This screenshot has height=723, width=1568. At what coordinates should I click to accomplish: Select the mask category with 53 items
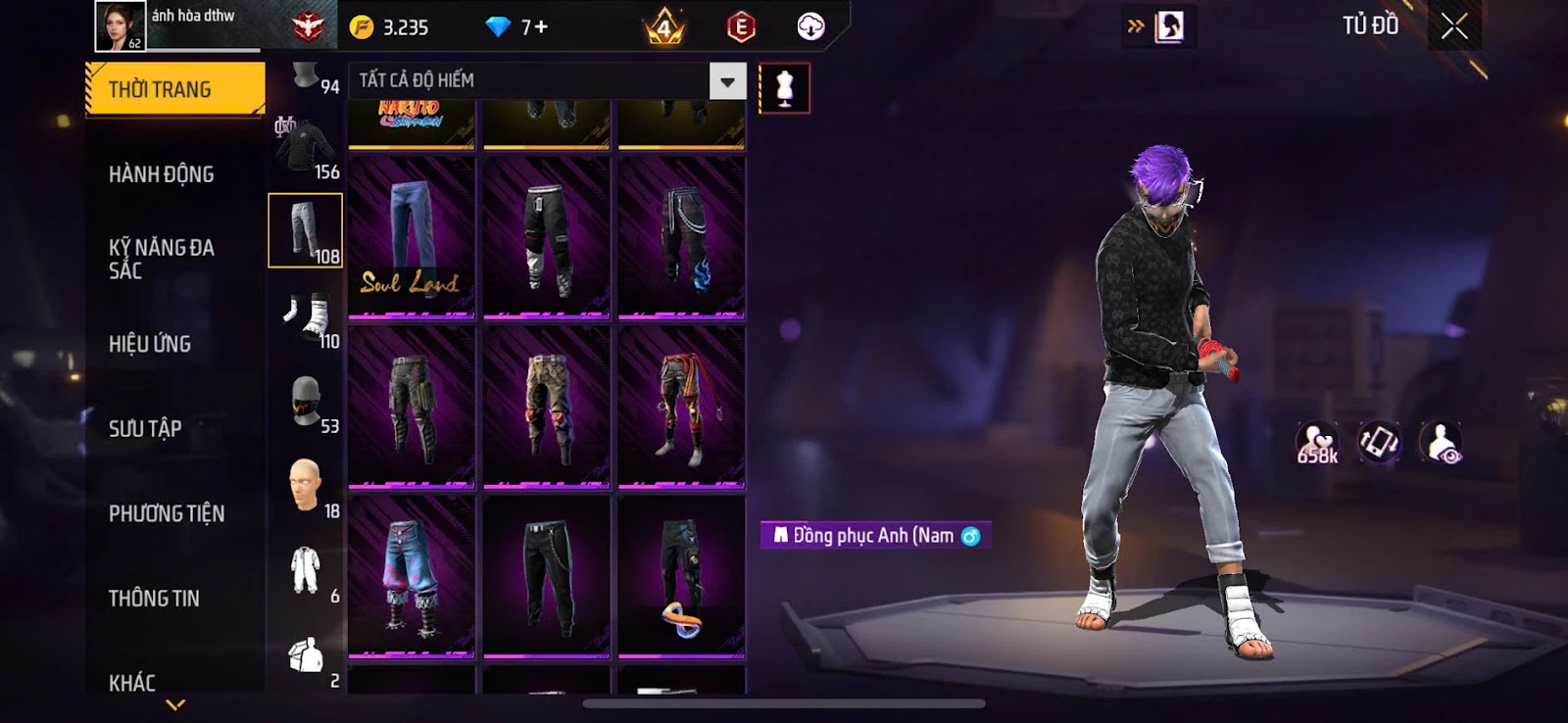point(306,402)
